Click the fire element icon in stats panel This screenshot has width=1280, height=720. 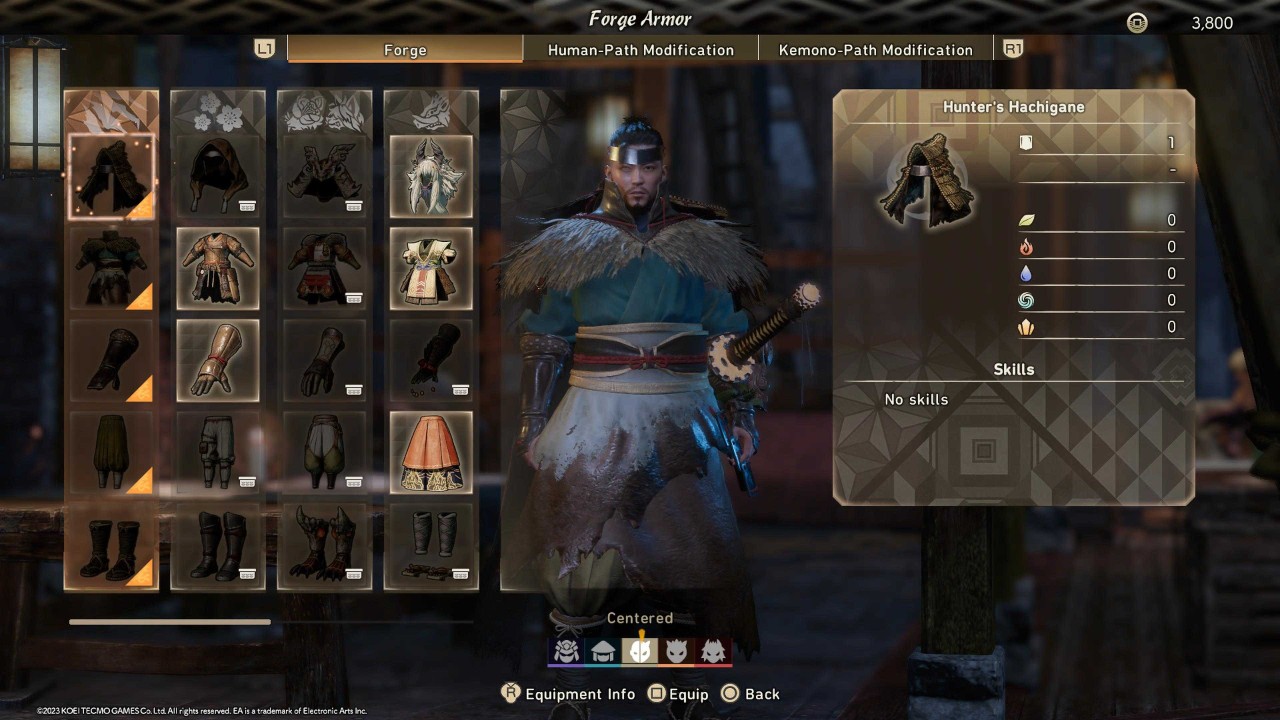coord(1027,247)
